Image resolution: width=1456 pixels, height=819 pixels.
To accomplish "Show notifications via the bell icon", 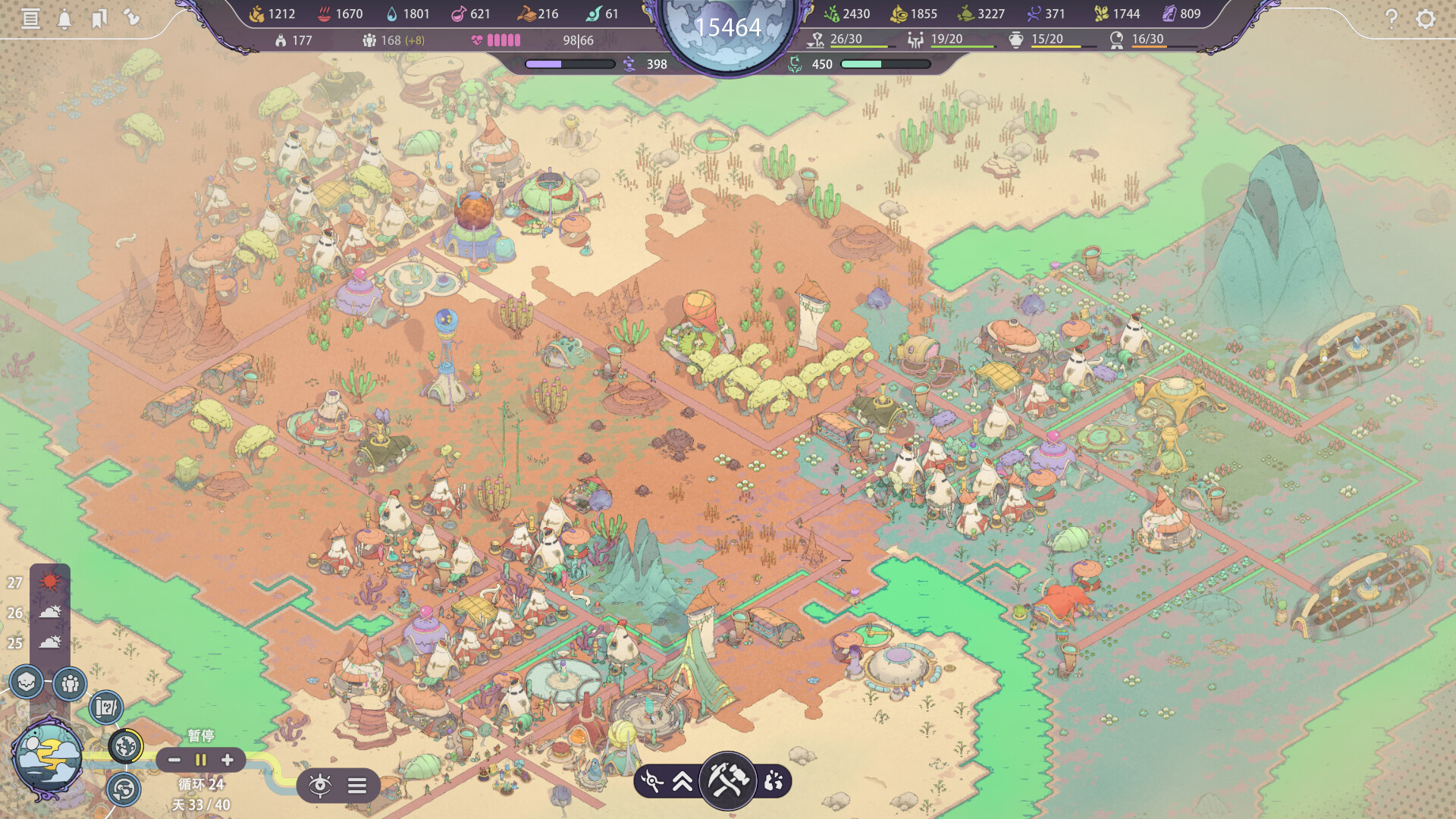I will click(64, 19).
